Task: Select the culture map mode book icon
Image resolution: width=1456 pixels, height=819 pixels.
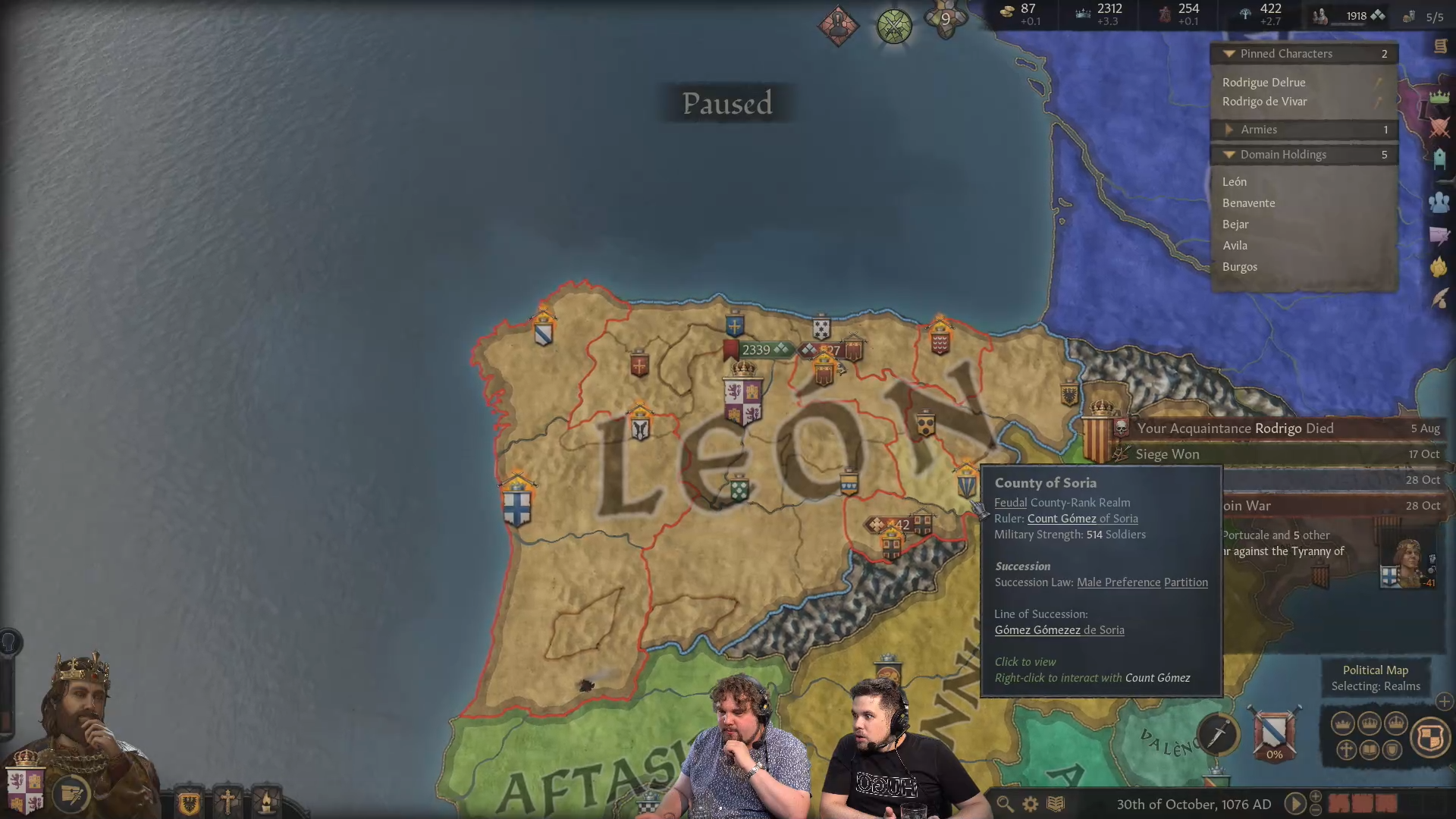Action: (1369, 750)
